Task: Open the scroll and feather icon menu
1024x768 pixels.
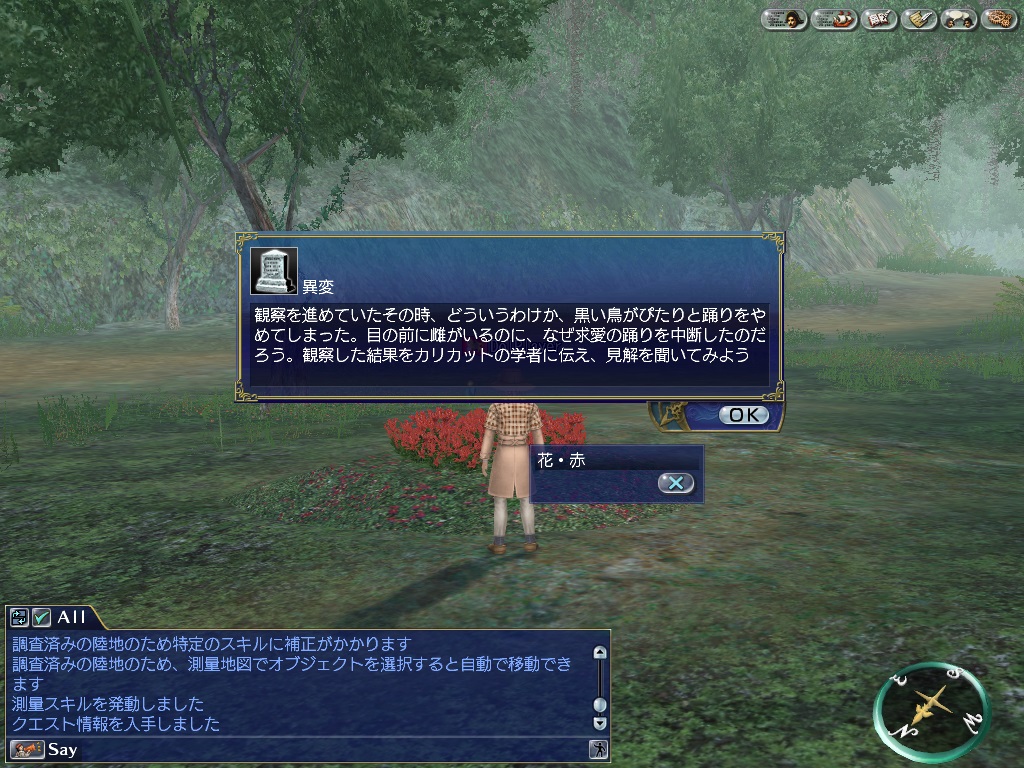Action: (x=919, y=19)
